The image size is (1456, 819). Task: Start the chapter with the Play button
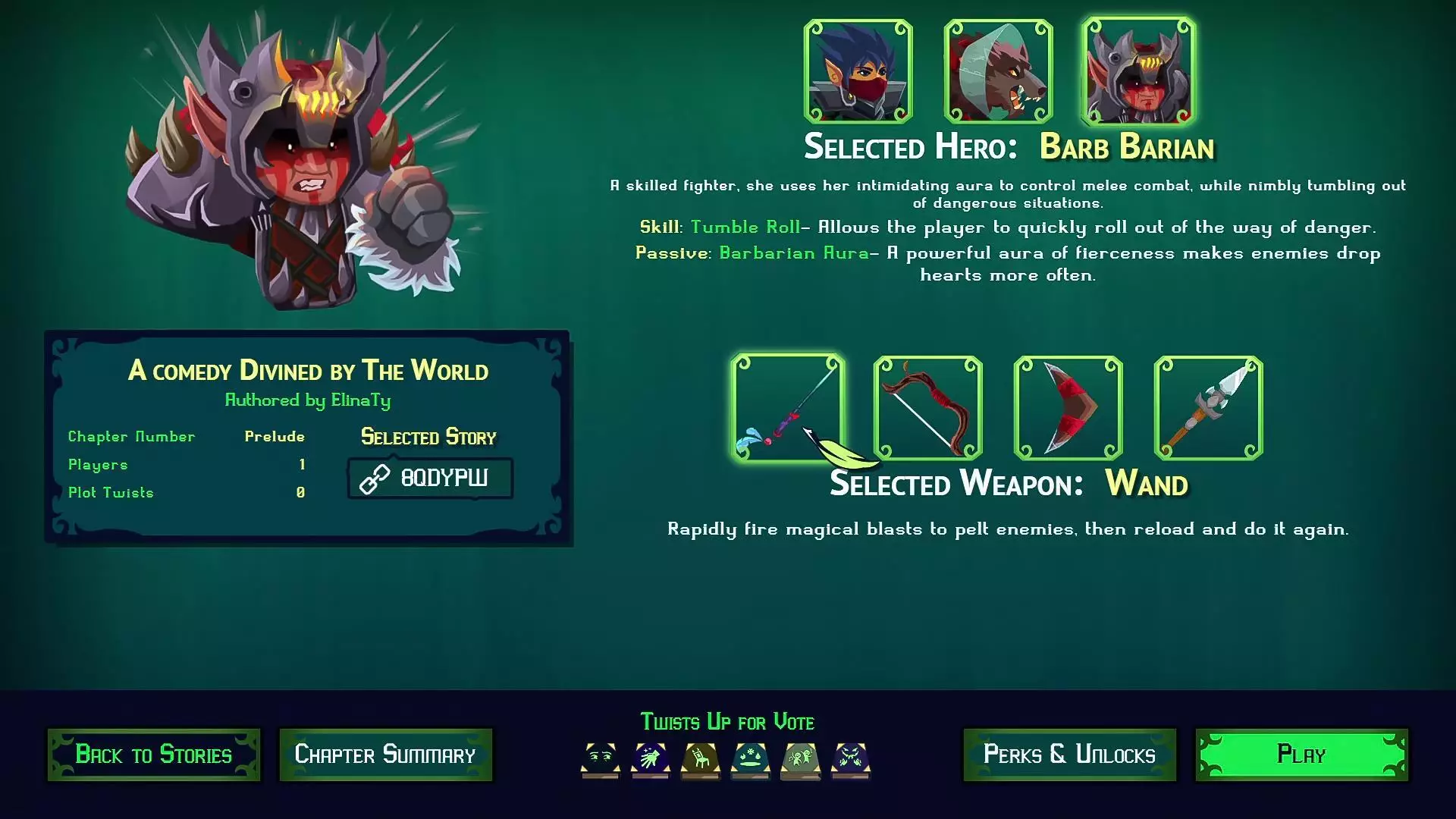point(1301,755)
